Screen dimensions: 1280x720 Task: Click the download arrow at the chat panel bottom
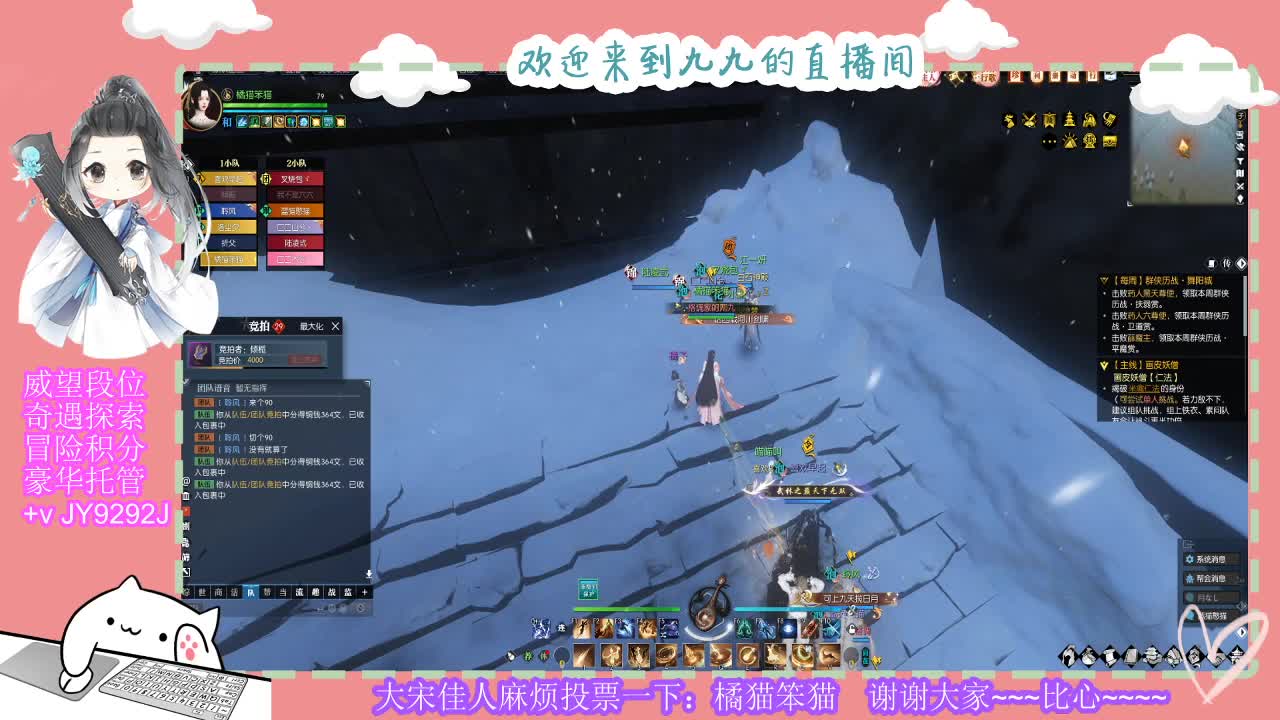[x=367, y=574]
